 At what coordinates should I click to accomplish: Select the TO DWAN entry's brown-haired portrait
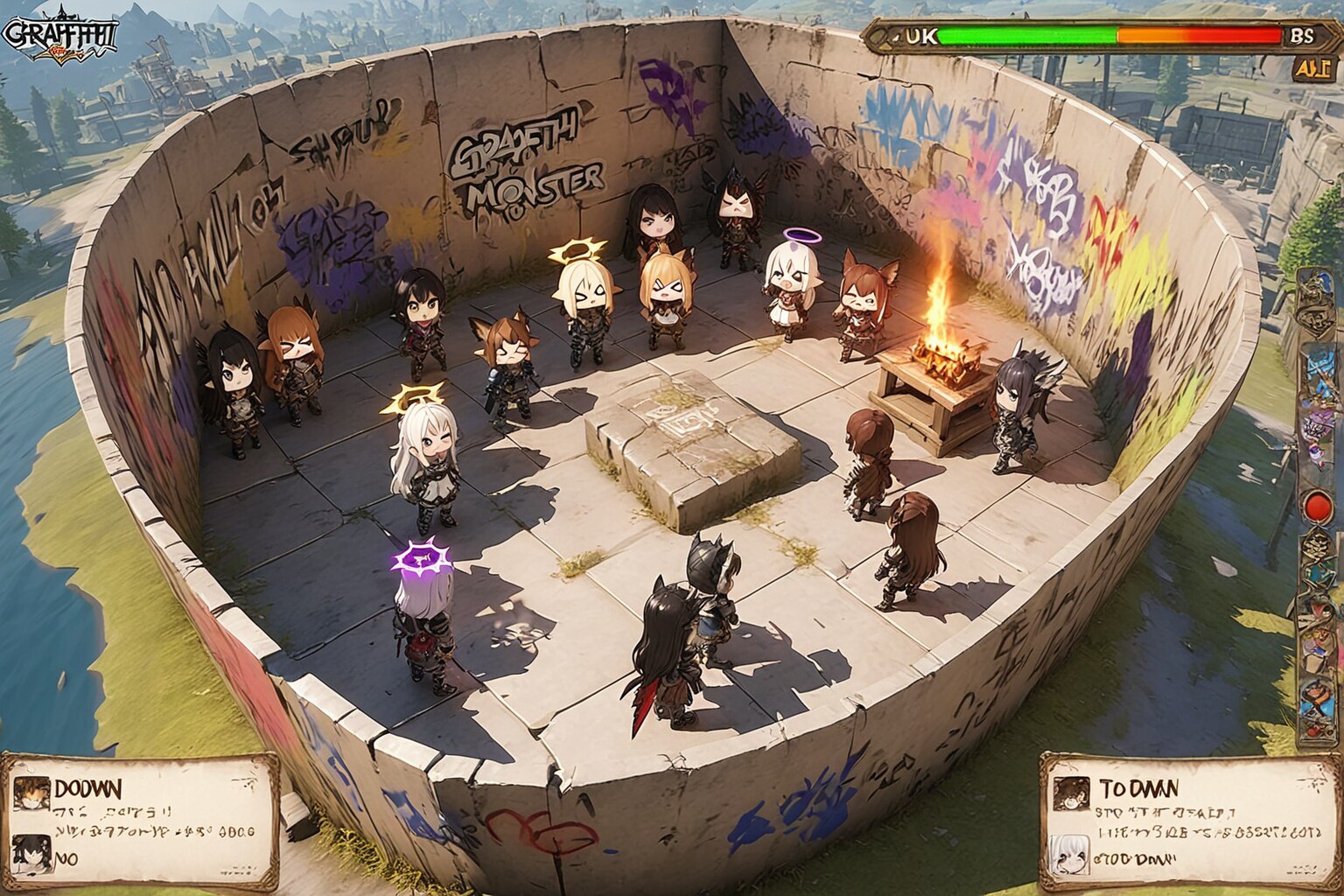[x=1068, y=794]
